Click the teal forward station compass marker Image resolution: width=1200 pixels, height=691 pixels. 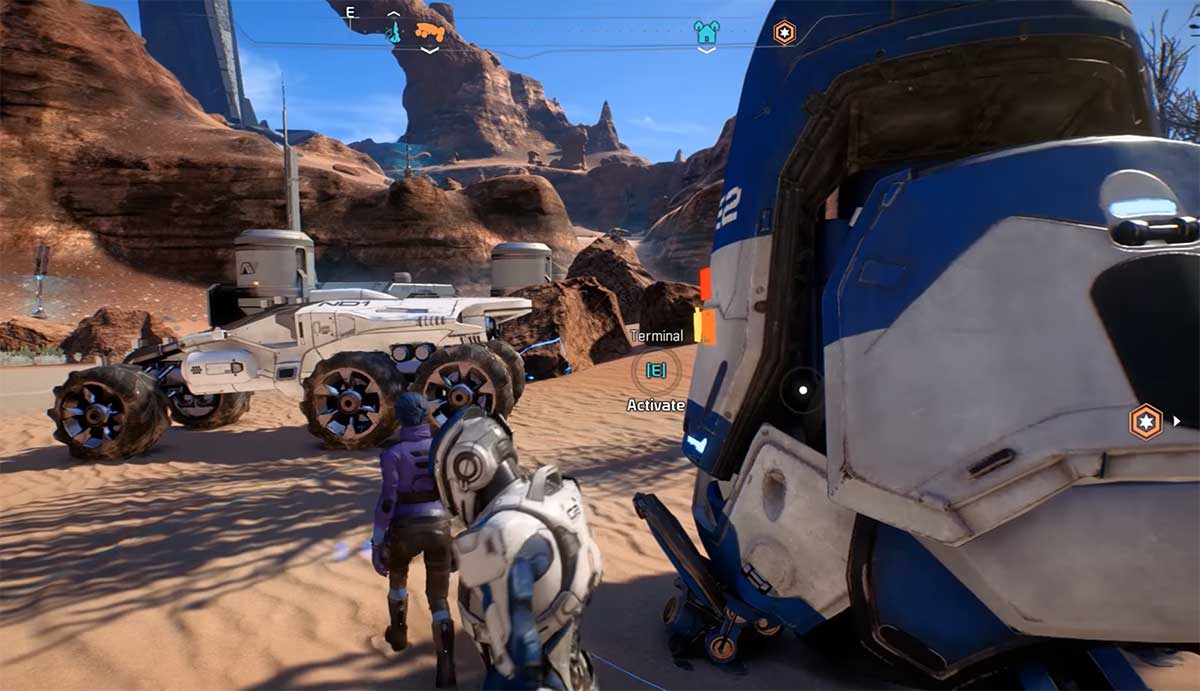706,33
